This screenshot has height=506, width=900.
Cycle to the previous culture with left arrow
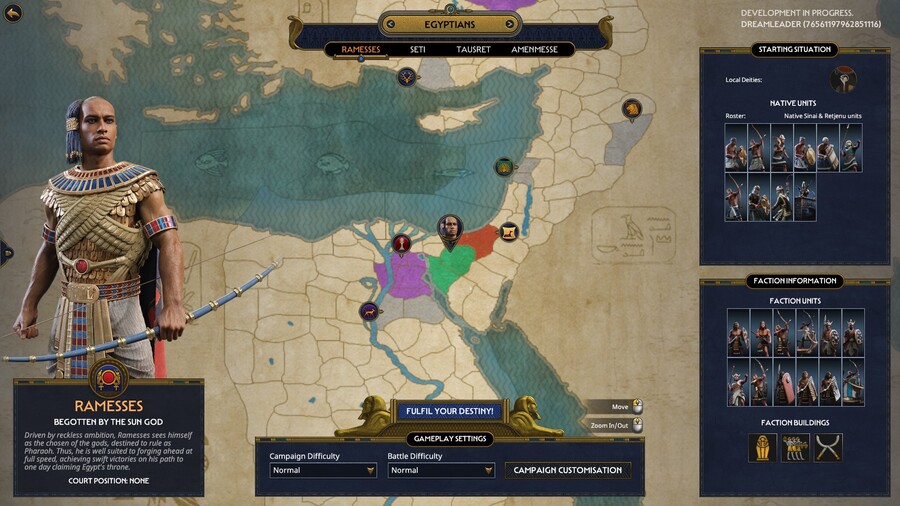coord(388,24)
